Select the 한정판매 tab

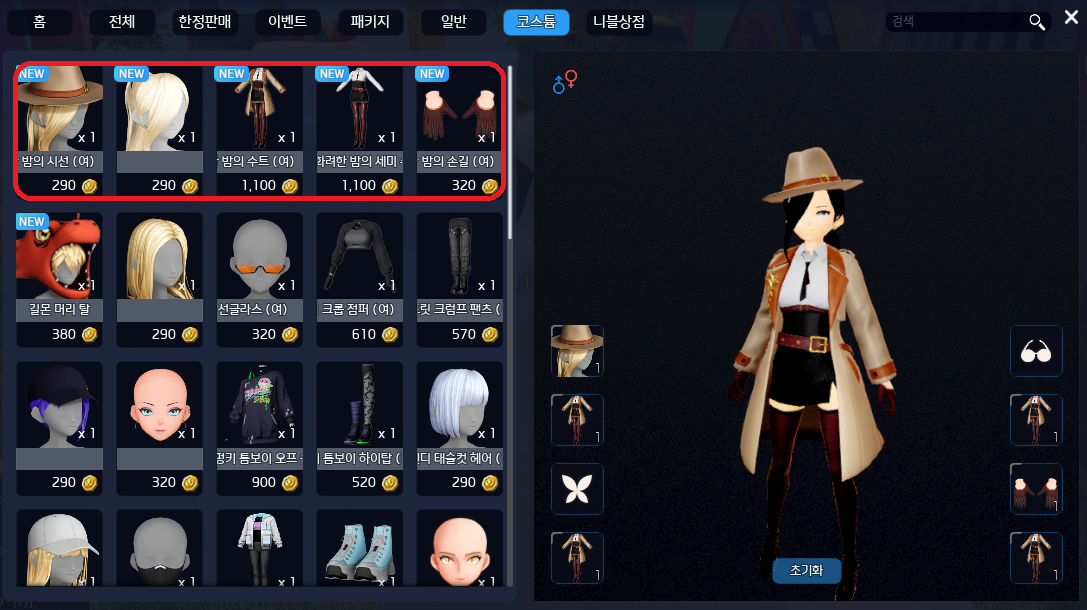(205, 22)
